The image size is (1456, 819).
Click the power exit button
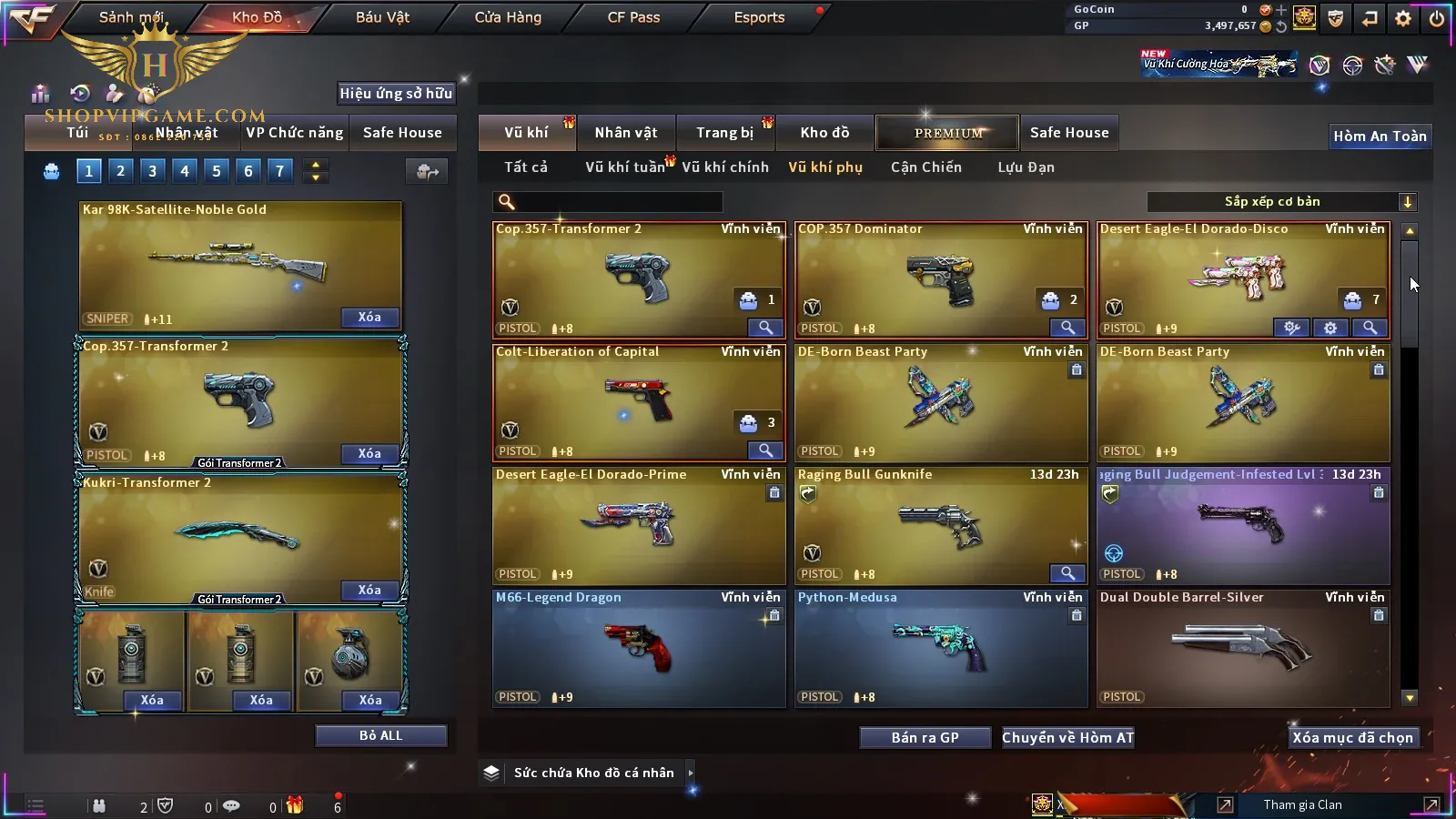(x=1437, y=18)
